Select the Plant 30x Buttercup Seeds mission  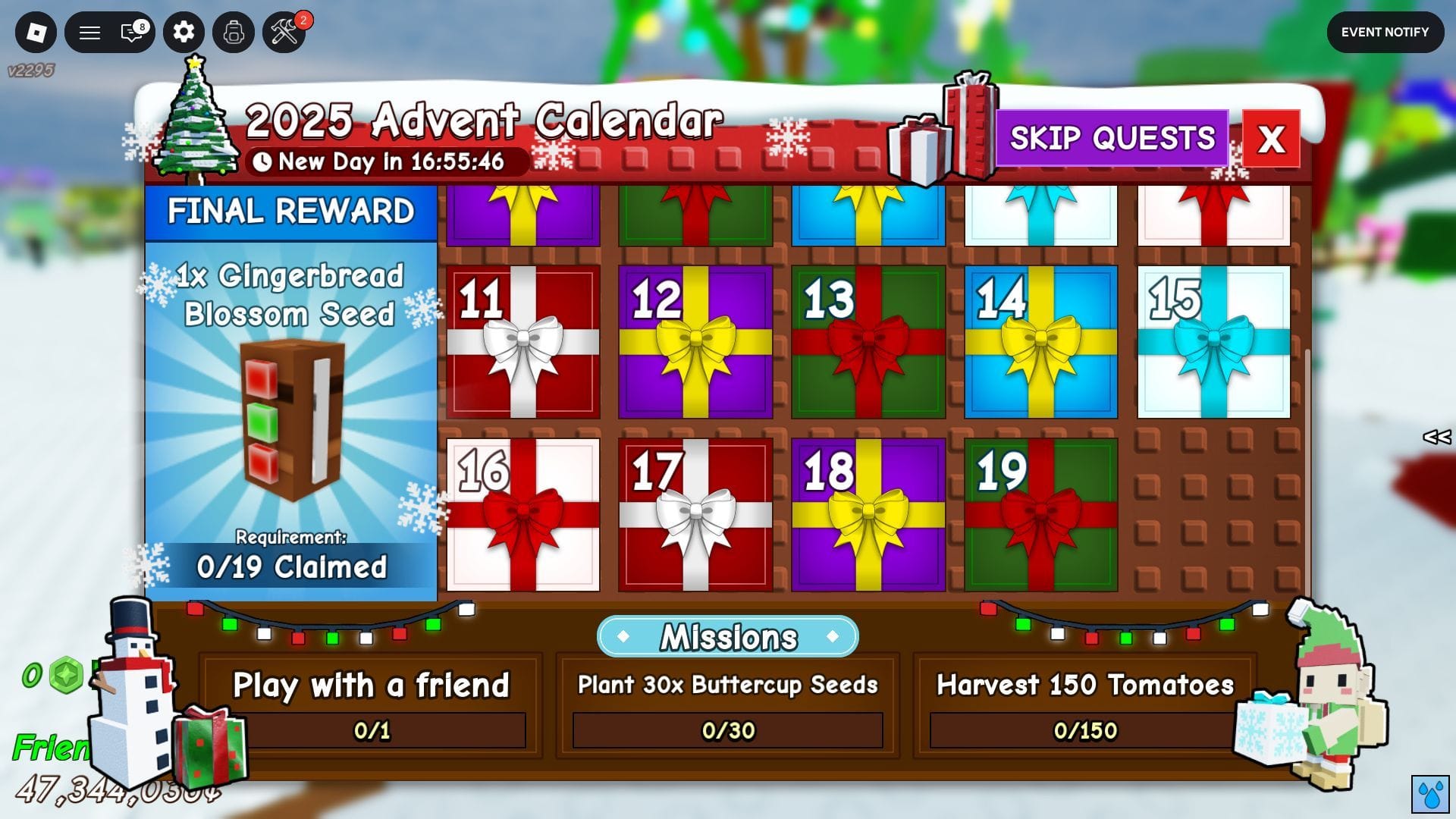[x=727, y=684]
